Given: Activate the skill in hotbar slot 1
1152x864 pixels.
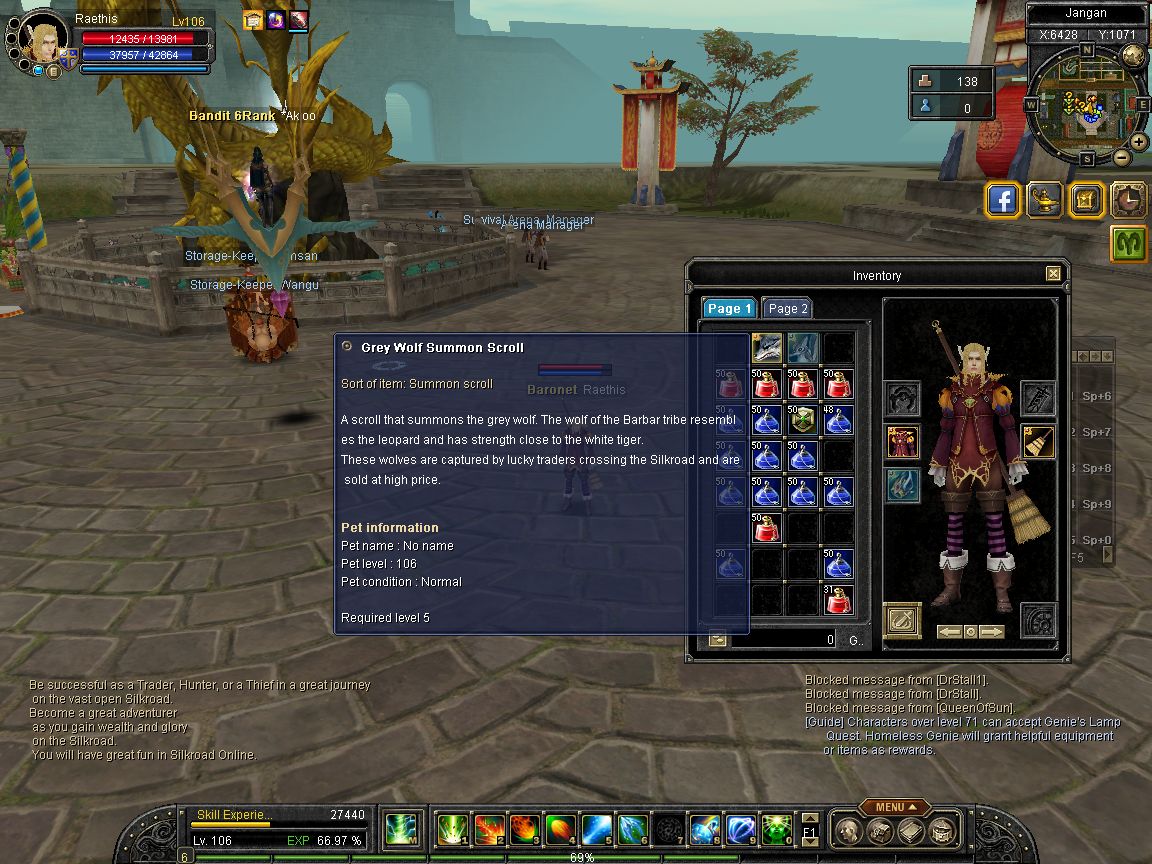Looking at the screenshot, I should click(x=453, y=830).
